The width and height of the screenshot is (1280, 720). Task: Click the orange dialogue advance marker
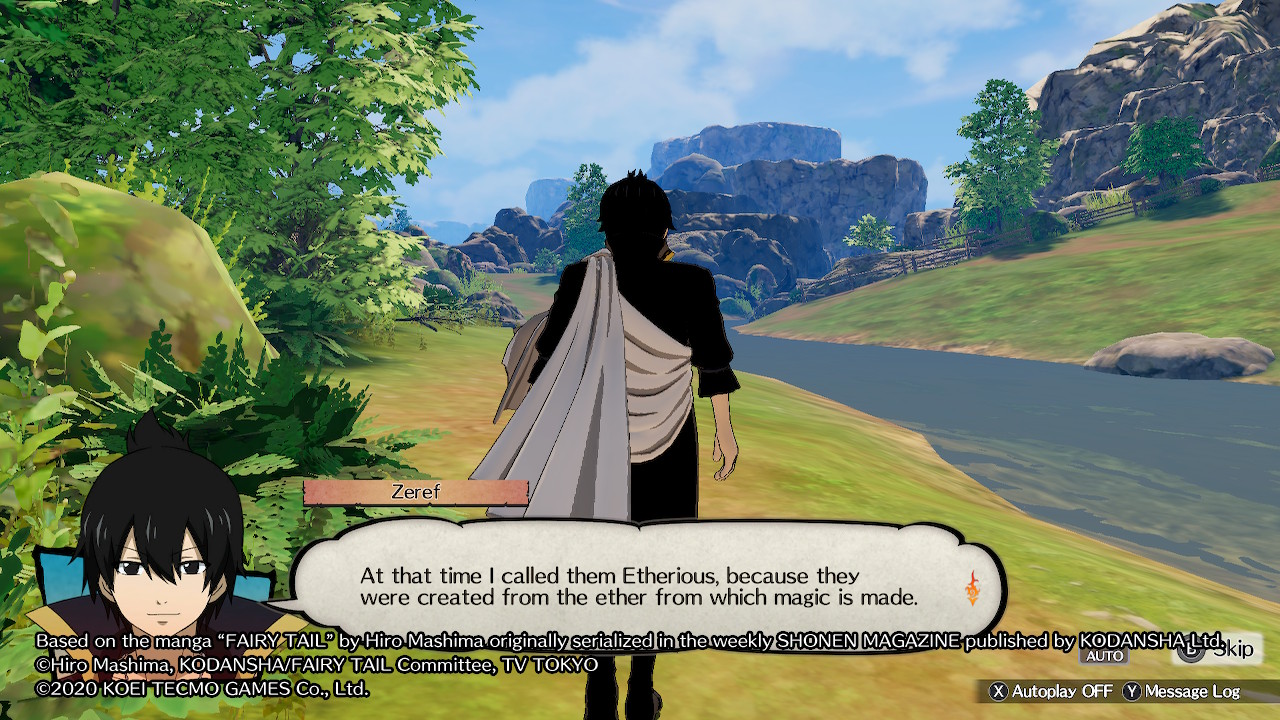coord(971,588)
